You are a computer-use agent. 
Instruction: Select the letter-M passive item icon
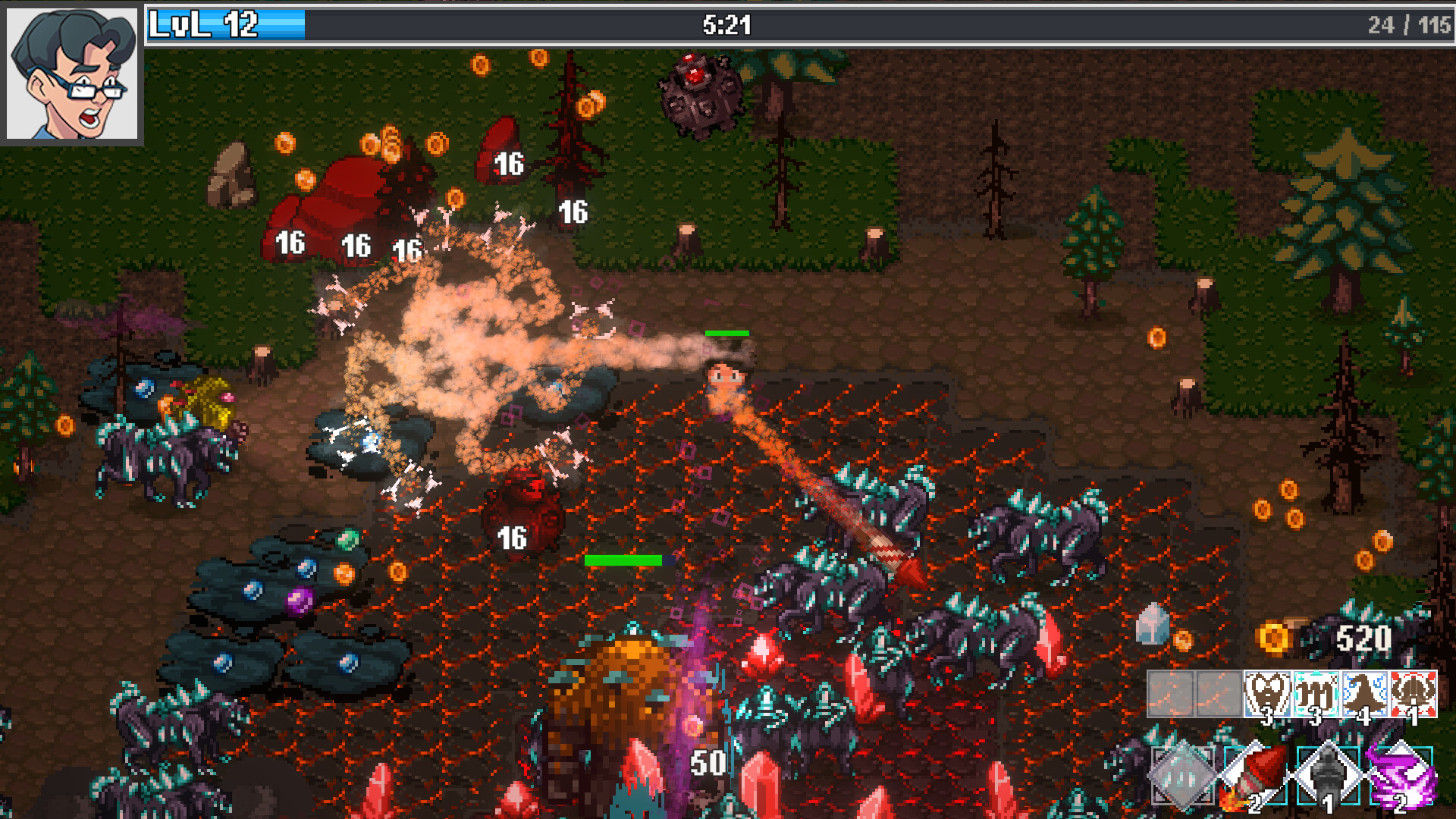(1315, 694)
